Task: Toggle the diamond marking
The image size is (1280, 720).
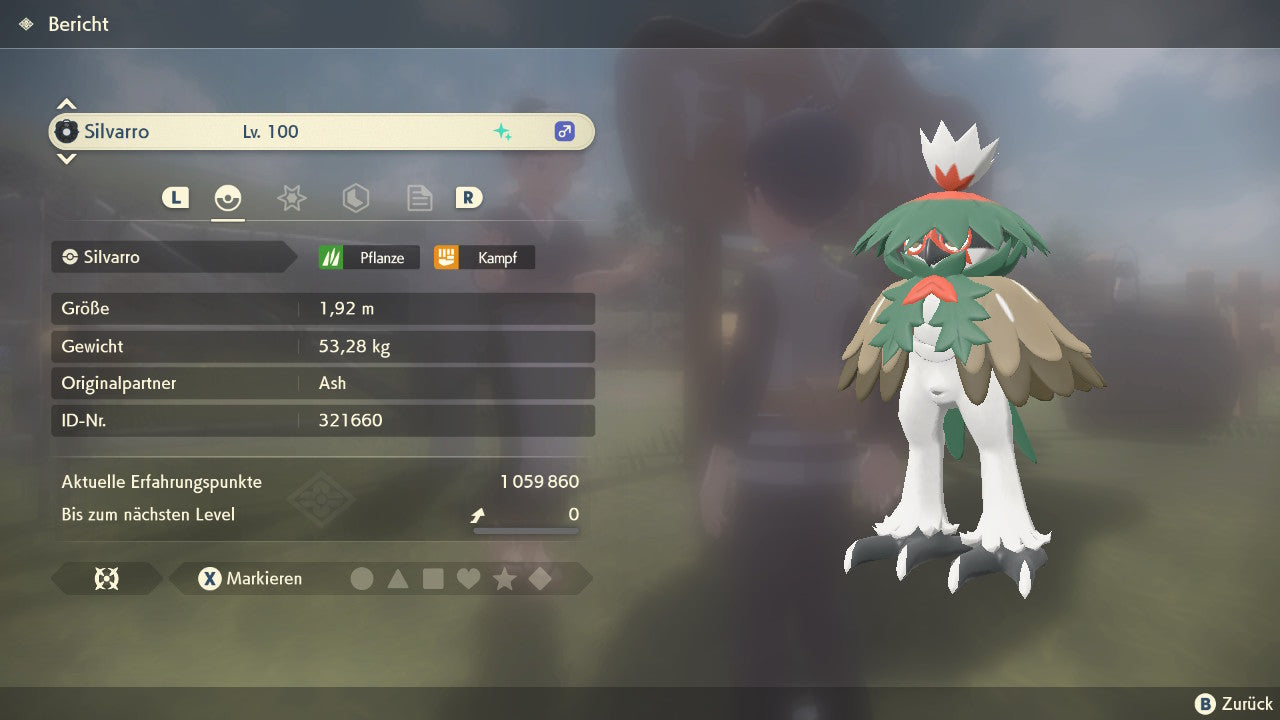Action: pos(540,578)
